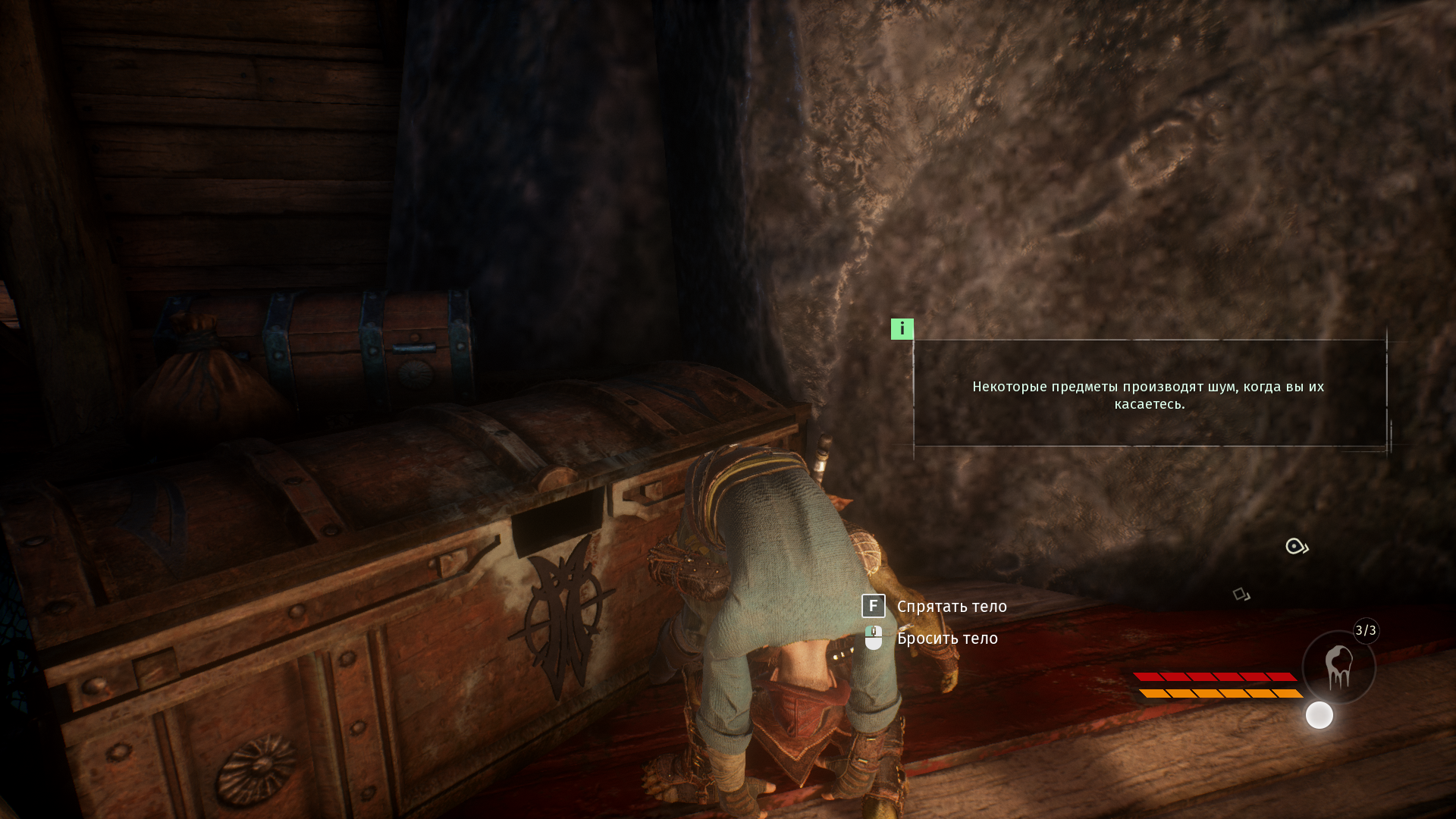Click the eye-shaped detection icon
This screenshot has width=1456, height=819.
pyautogui.click(x=1296, y=546)
